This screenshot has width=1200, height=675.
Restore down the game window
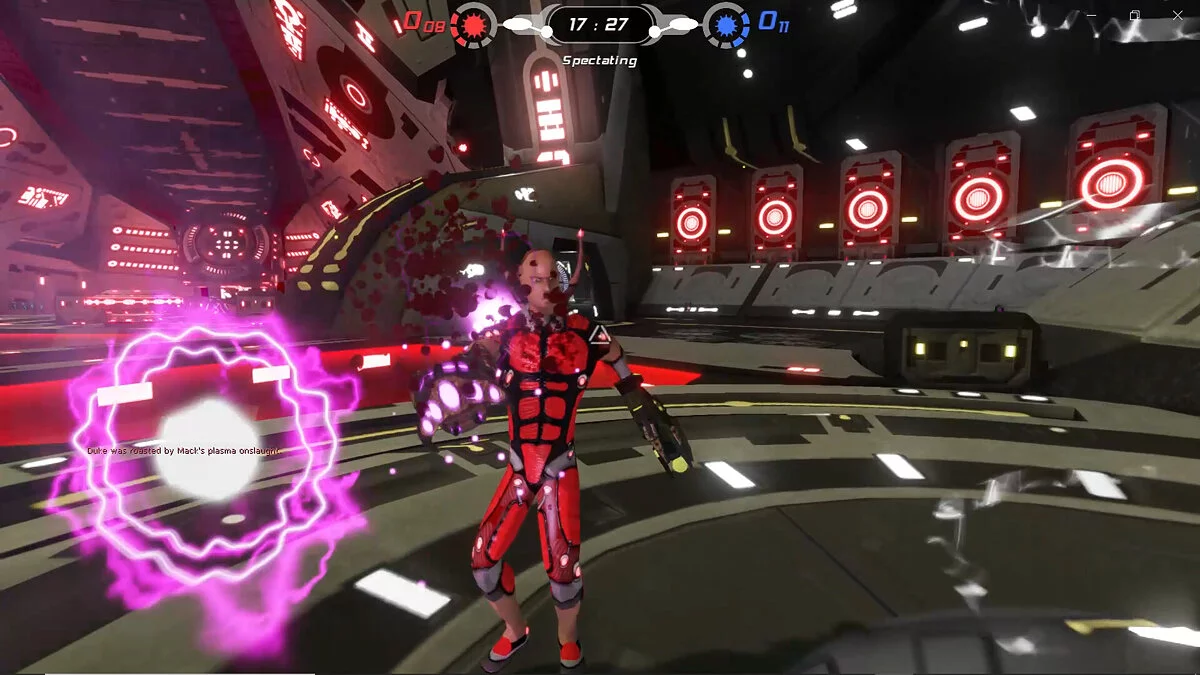pyautogui.click(x=1134, y=15)
